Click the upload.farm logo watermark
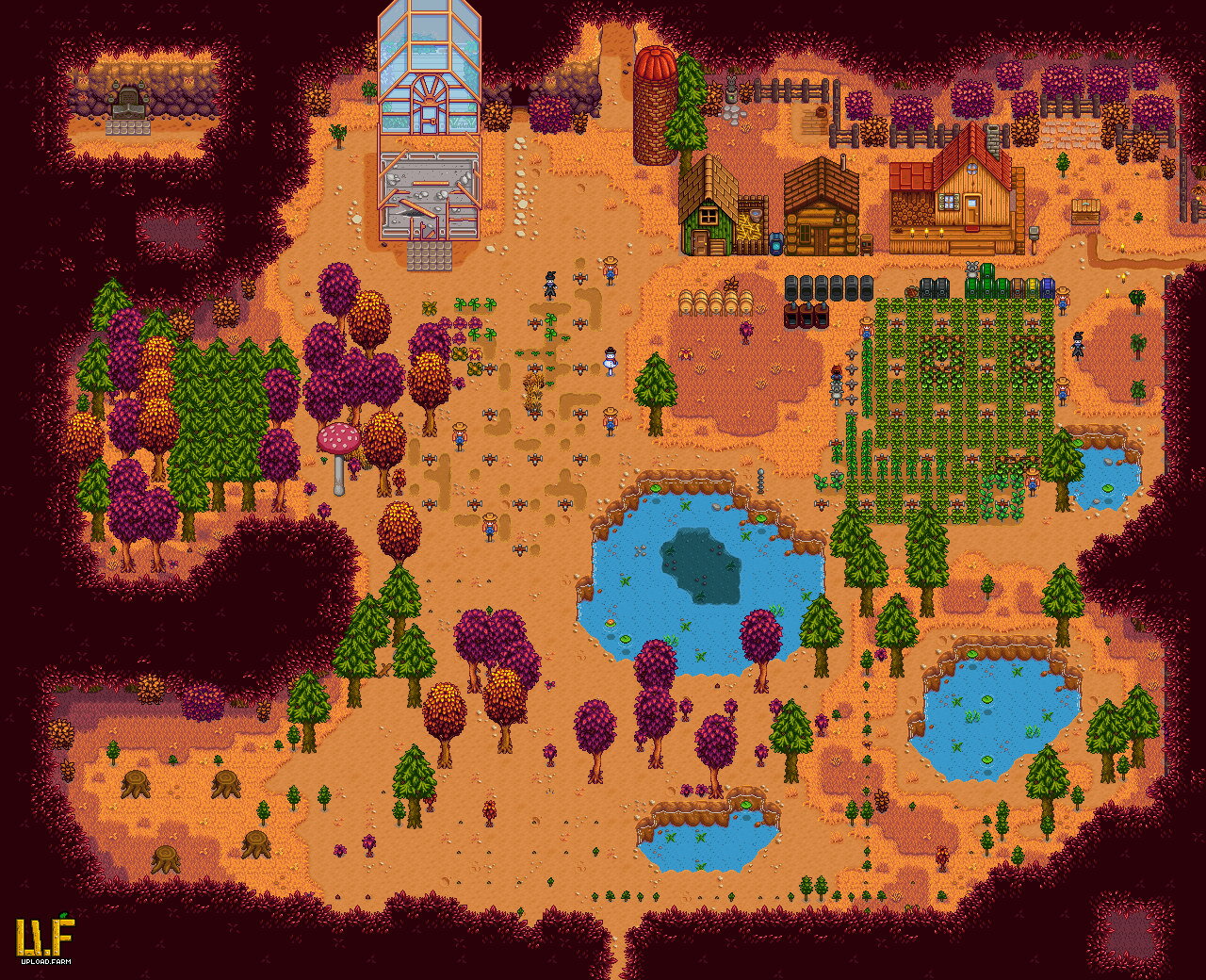Screen dimensions: 1206x980 point(44,938)
